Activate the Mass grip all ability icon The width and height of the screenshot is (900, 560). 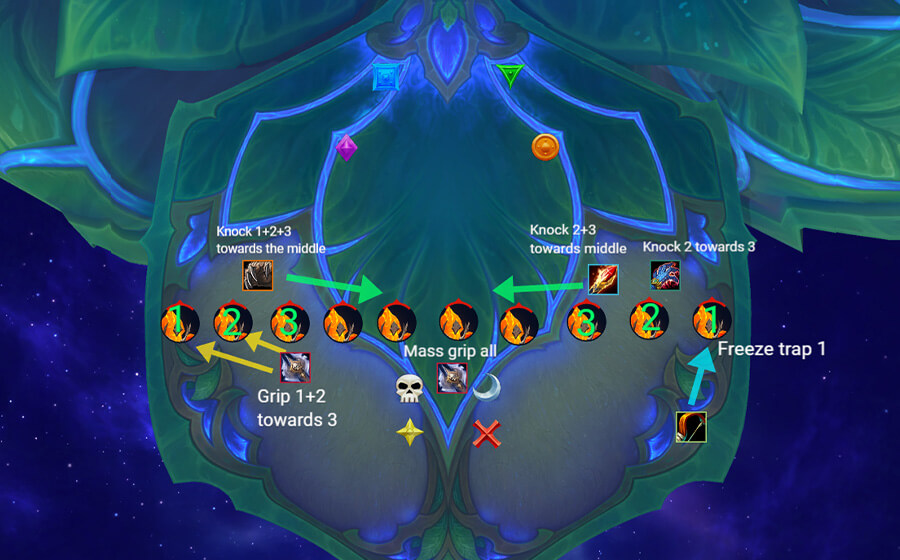452,378
